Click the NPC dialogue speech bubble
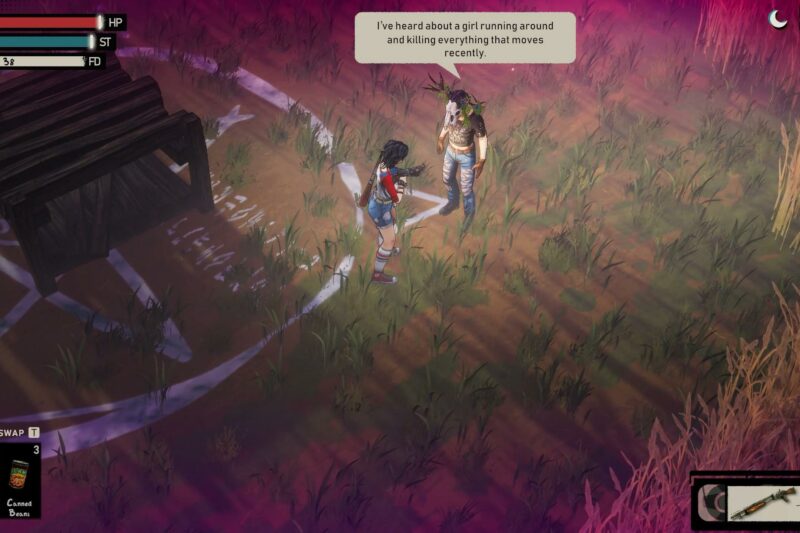This screenshot has height=533, width=800. (x=465, y=38)
